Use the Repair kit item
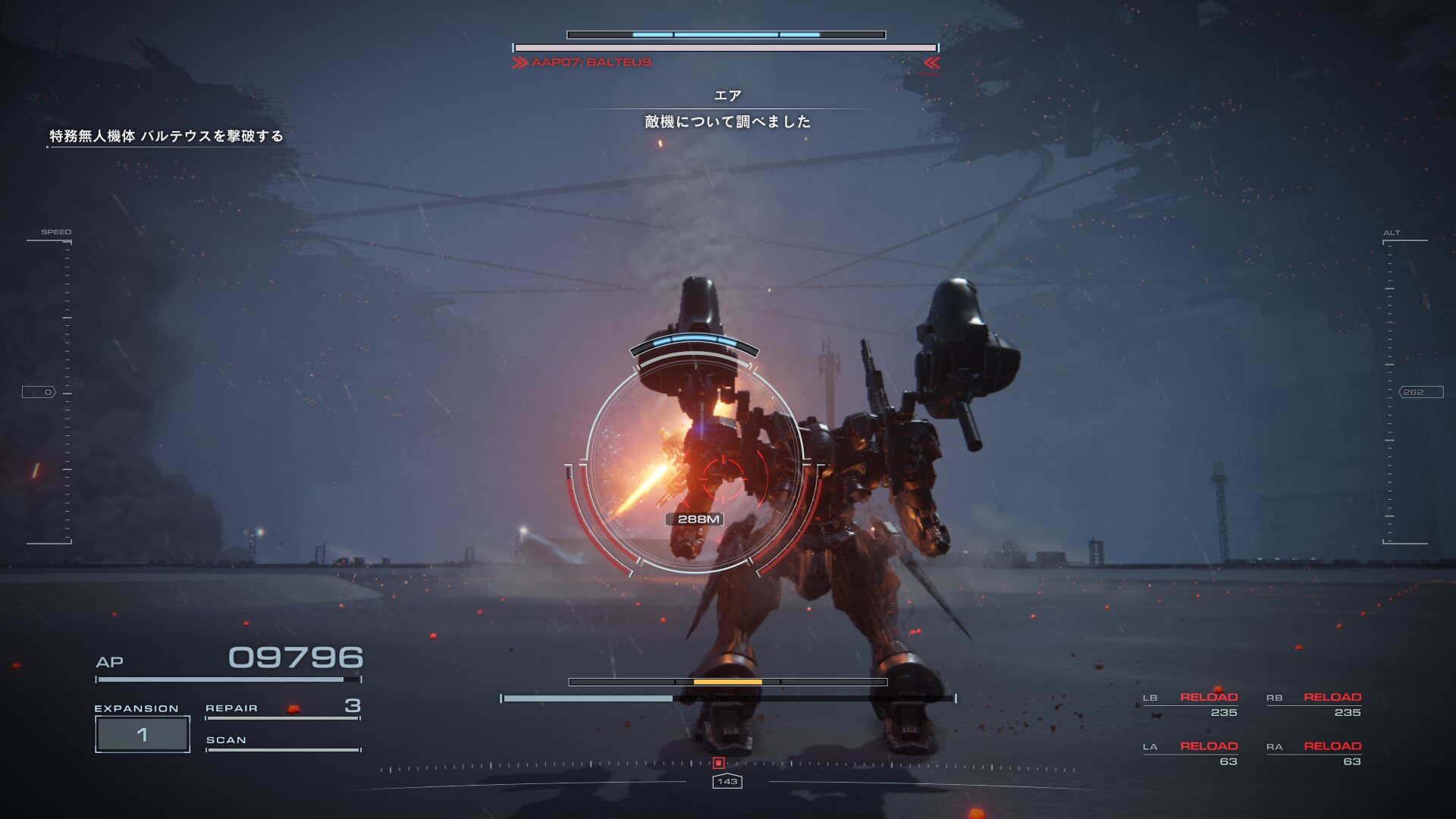 click(x=282, y=708)
